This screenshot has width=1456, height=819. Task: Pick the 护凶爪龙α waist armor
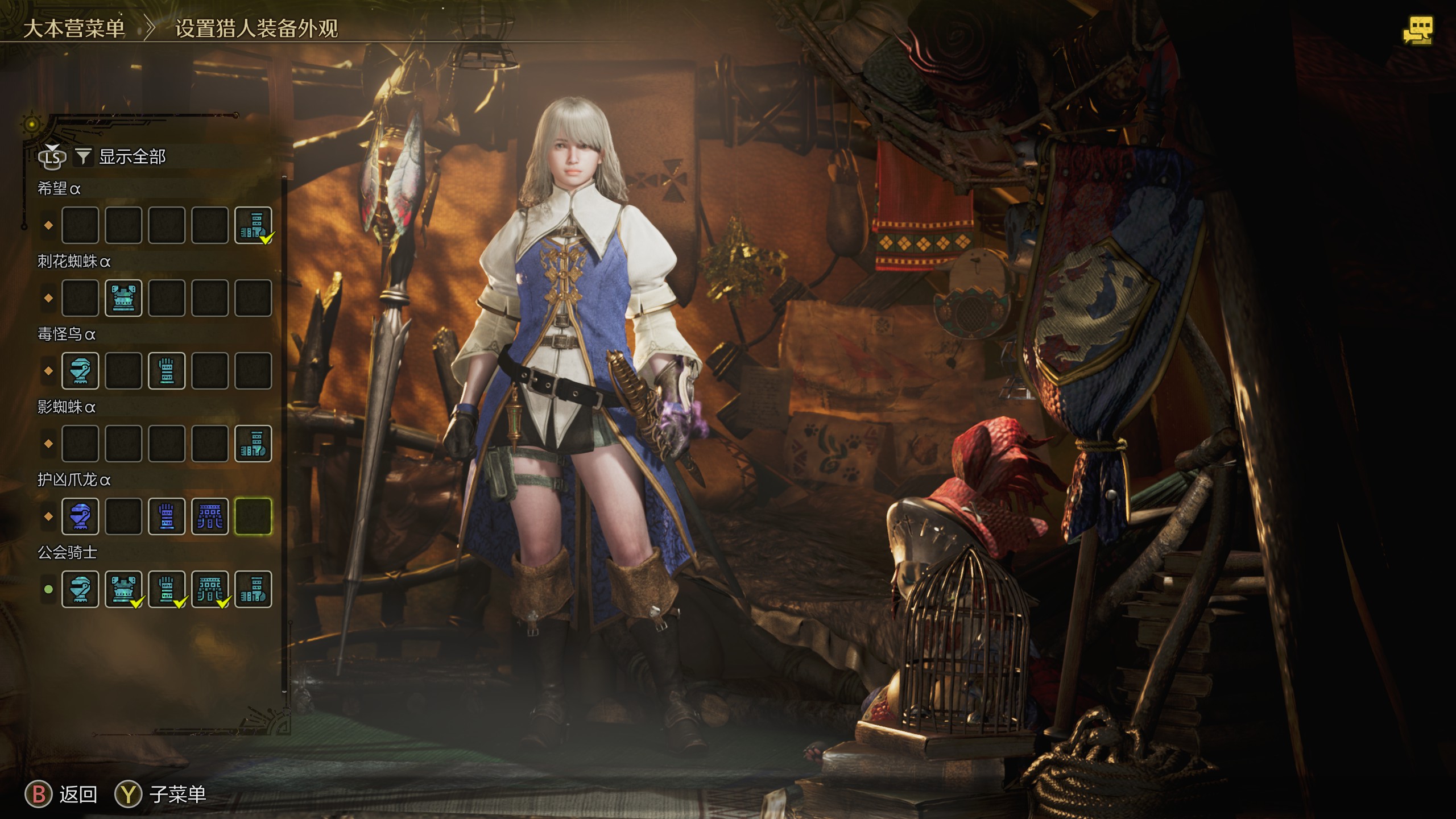click(210, 516)
